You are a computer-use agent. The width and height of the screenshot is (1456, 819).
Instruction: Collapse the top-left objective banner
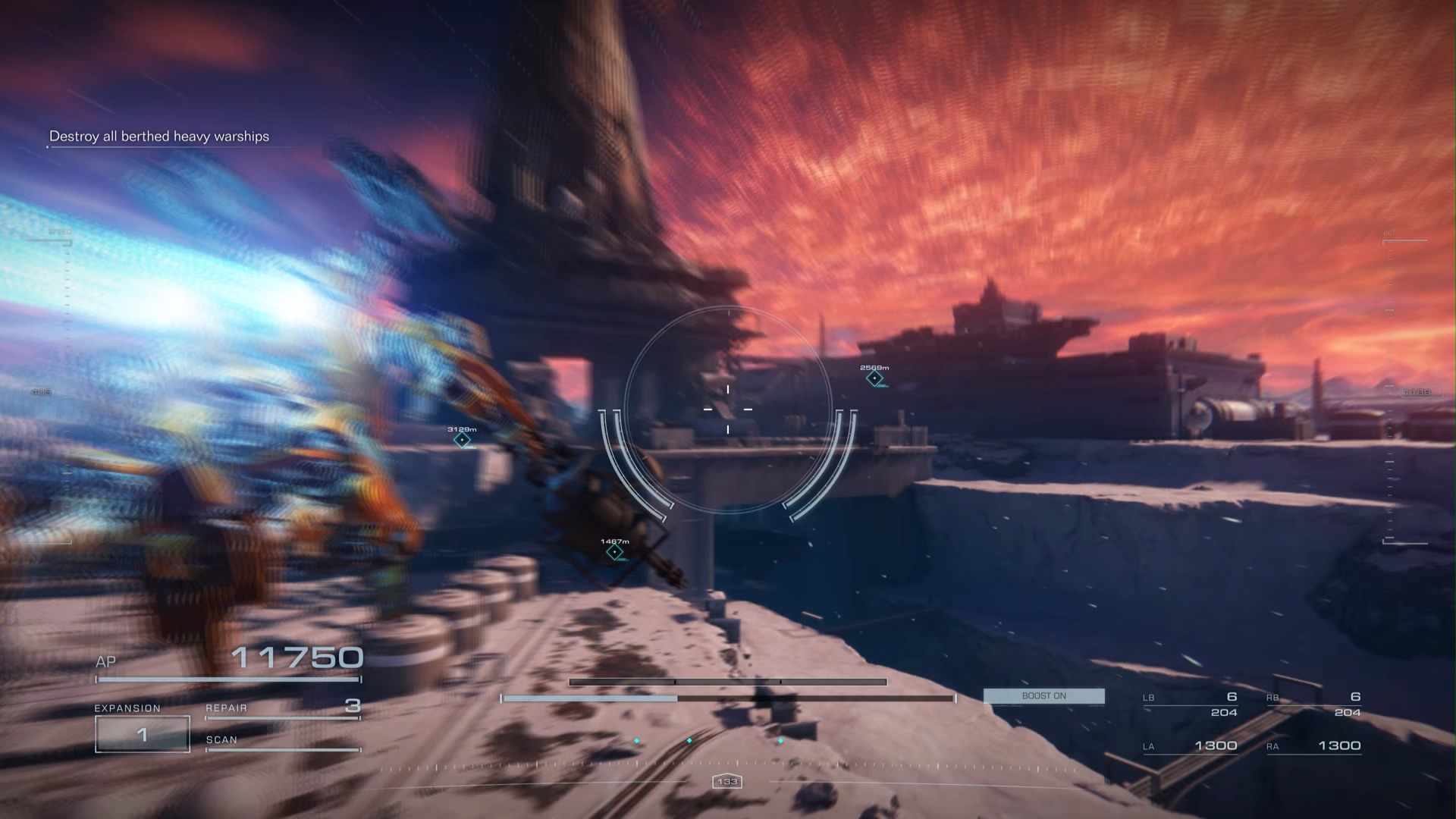coord(160,137)
